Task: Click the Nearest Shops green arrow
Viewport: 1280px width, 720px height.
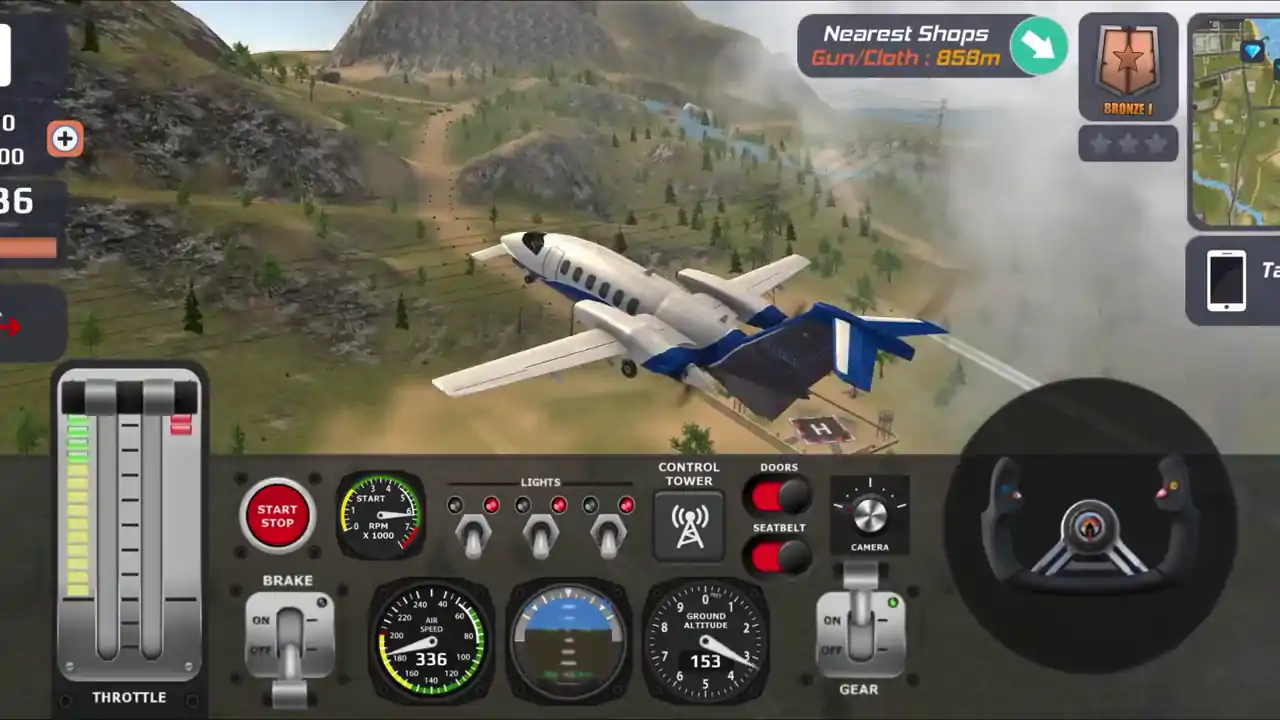Action: (x=1038, y=45)
